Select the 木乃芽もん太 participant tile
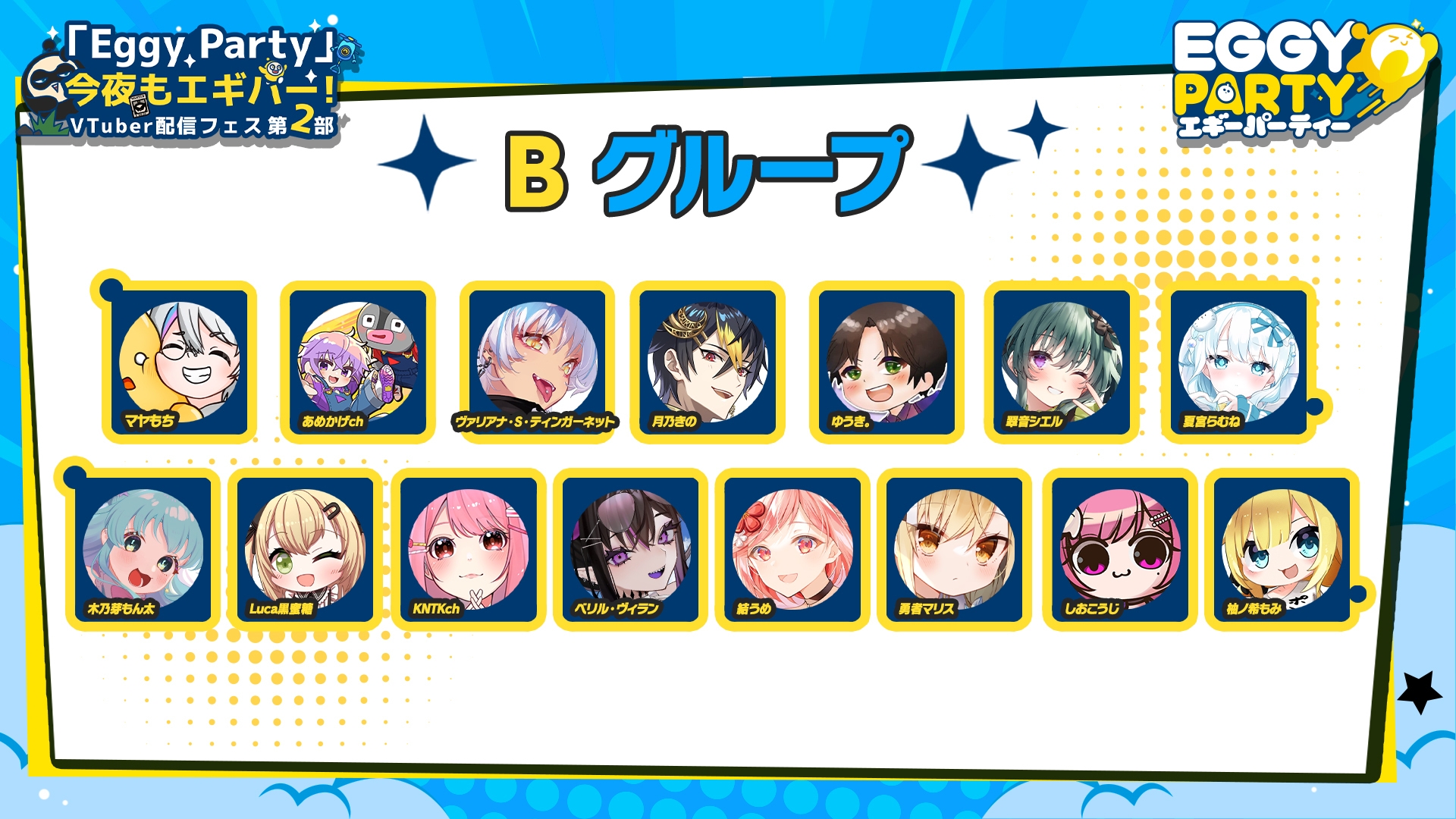 (143, 549)
